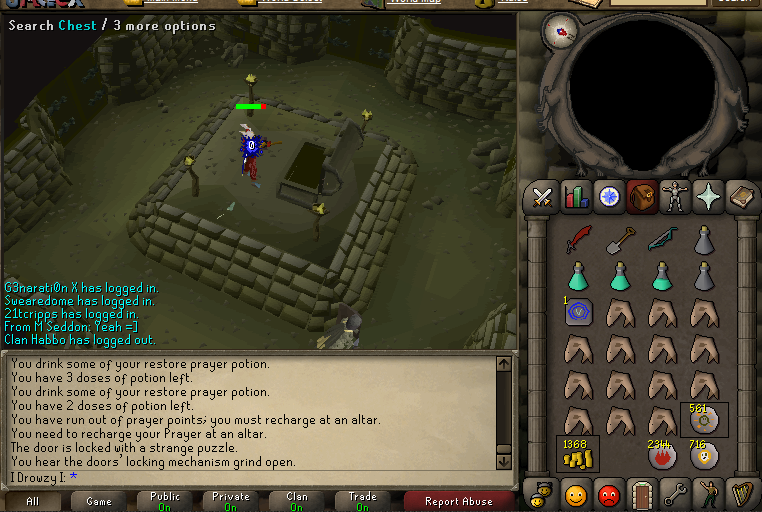
Task: Open the wrench Options tab
Action: point(675,494)
